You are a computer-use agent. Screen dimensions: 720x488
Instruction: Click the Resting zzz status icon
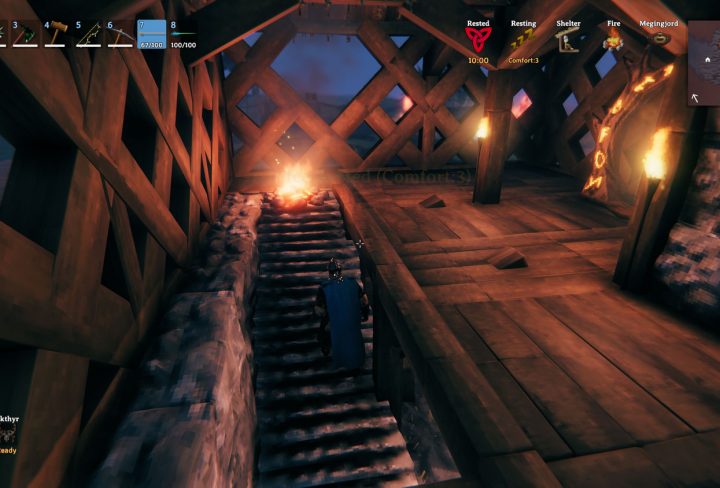(523, 40)
